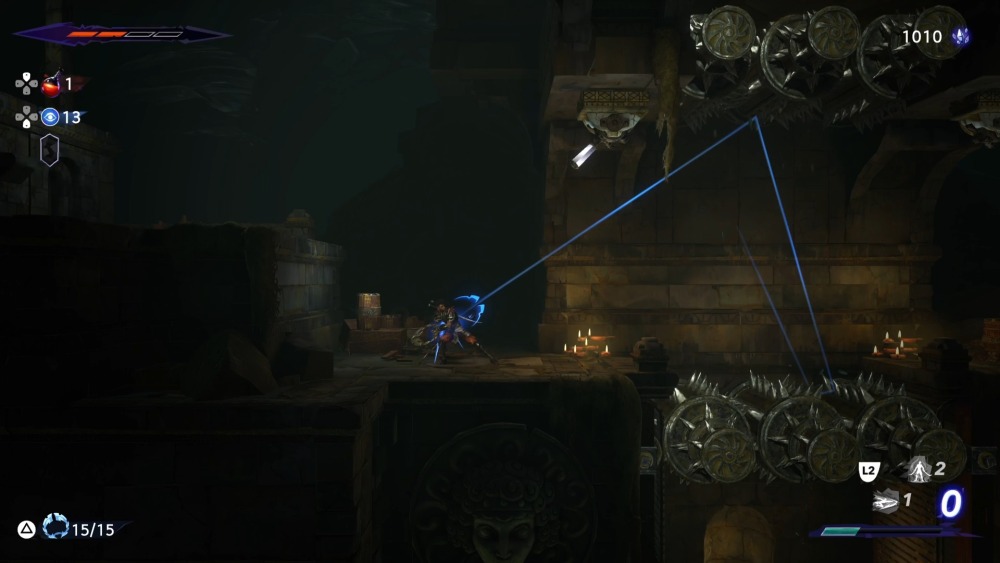Activate the standing figure Athra surge
Image resolution: width=1000 pixels, height=563 pixels.
918,468
